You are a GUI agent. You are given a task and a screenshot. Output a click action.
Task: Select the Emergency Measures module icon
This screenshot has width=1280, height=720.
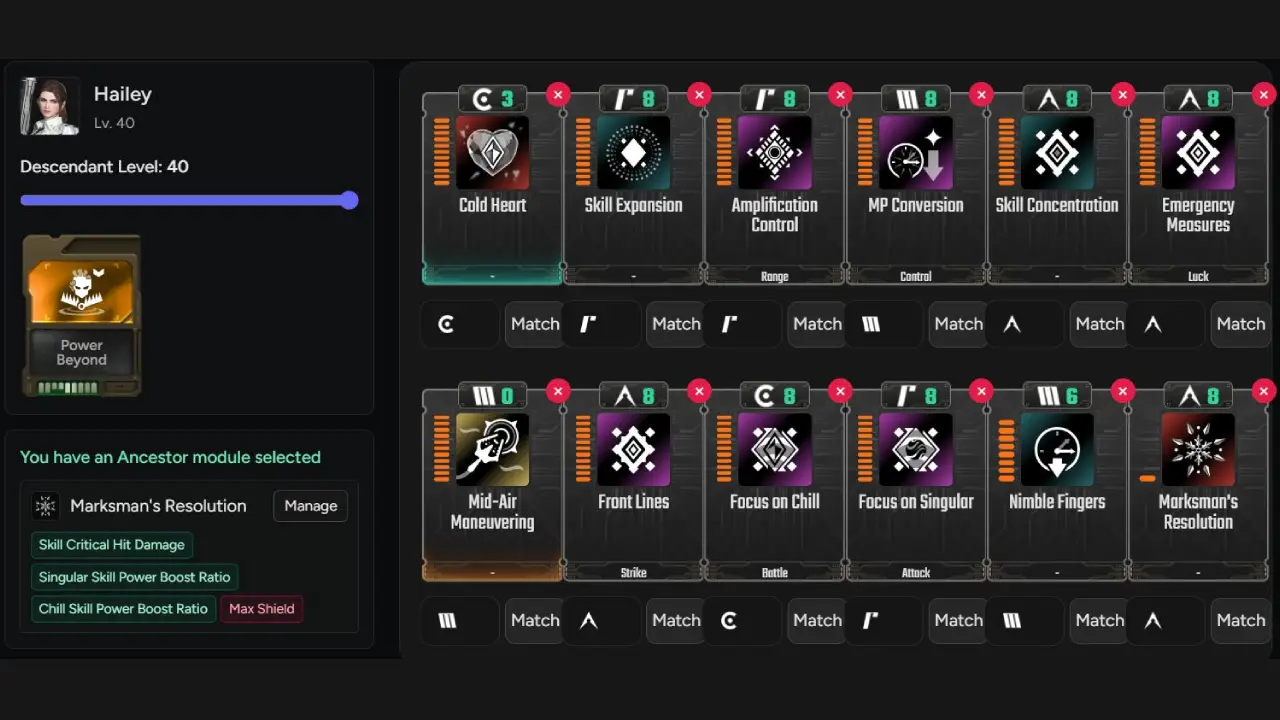1198,153
